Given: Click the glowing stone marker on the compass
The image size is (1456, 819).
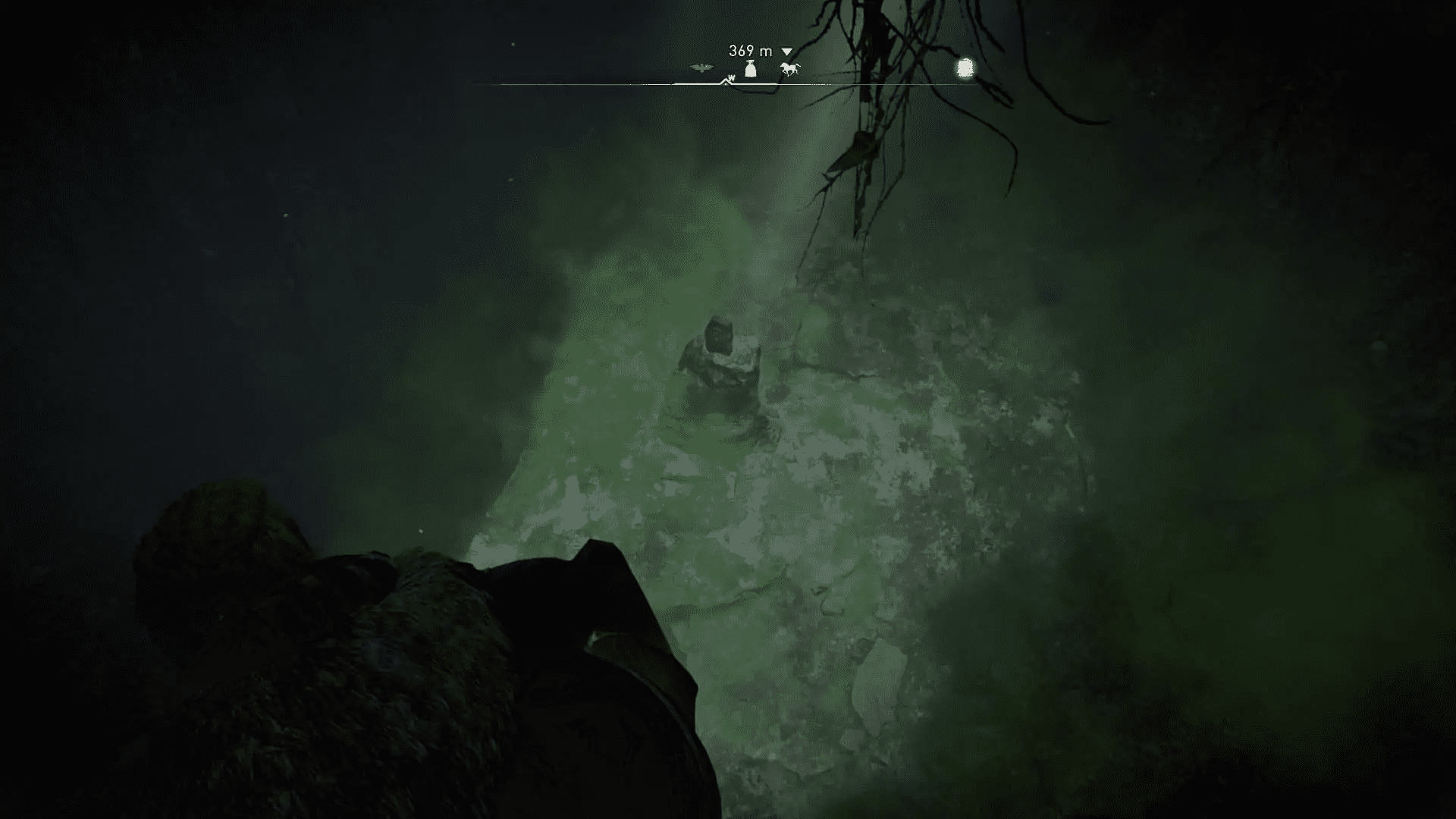Looking at the screenshot, I should [965, 68].
